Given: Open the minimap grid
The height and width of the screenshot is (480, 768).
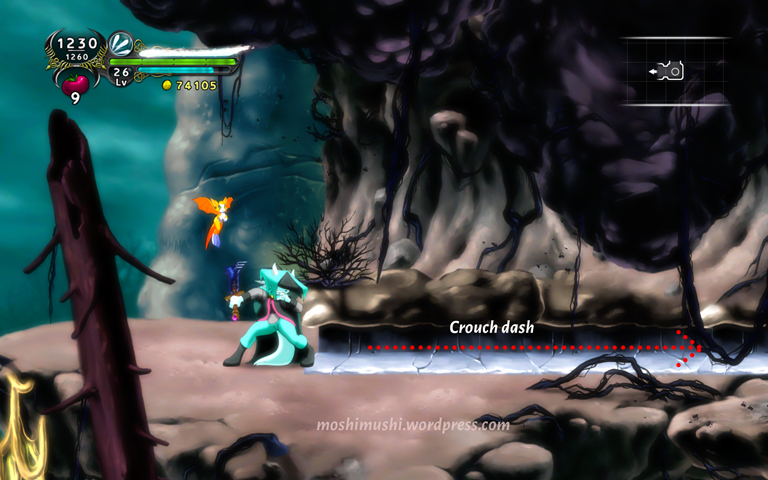Looking at the screenshot, I should [677, 71].
